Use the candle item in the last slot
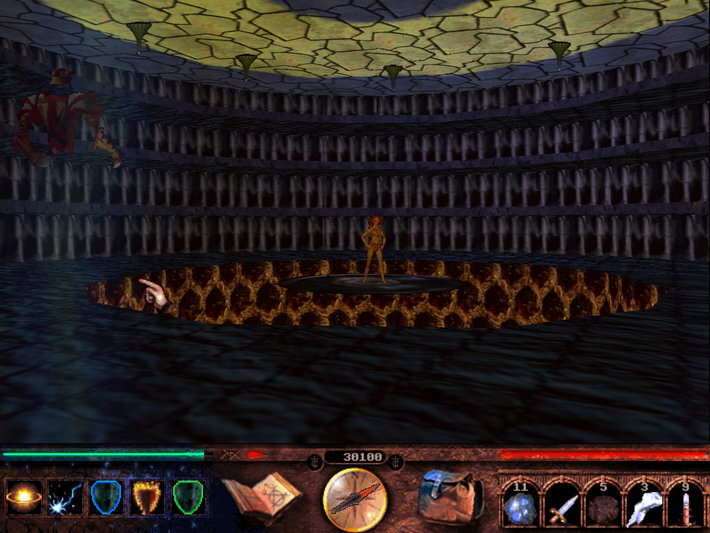This screenshot has height=533, width=710. click(684, 504)
